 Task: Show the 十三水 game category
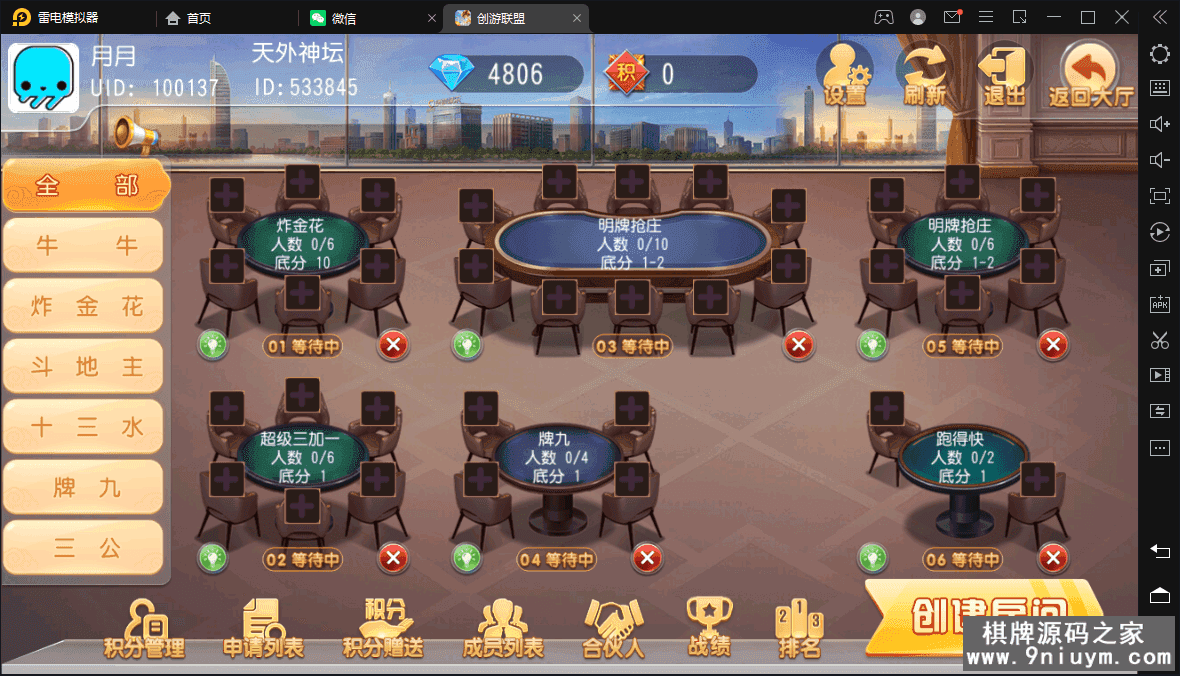coord(84,427)
